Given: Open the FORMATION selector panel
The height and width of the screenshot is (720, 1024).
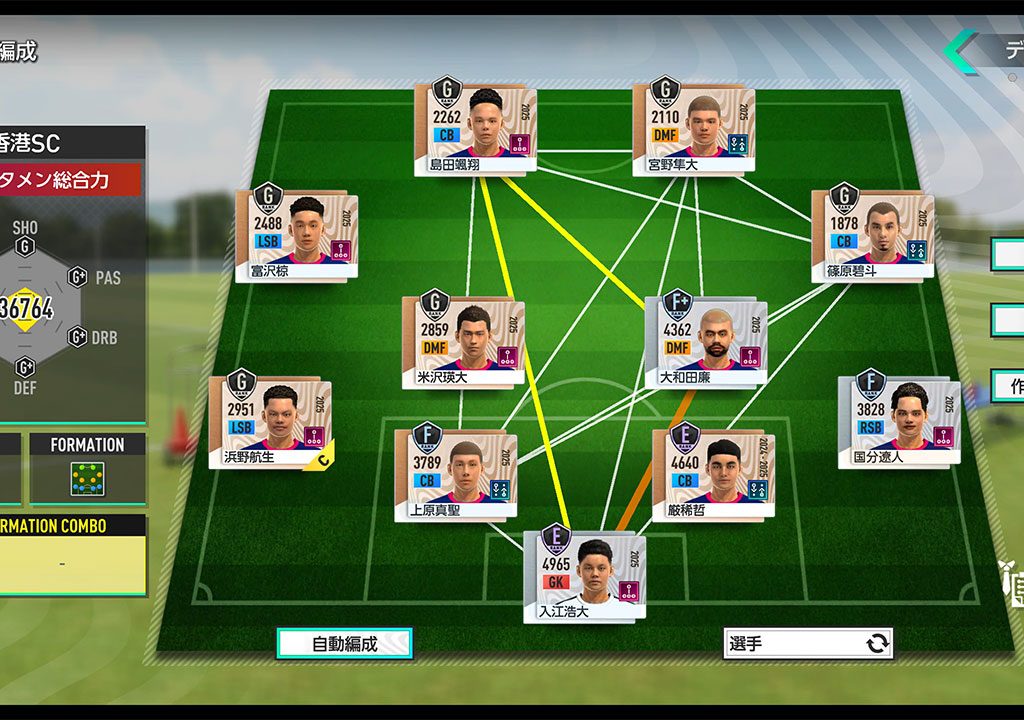Looking at the screenshot, I should pyautogui.click(x=87, y=468).
